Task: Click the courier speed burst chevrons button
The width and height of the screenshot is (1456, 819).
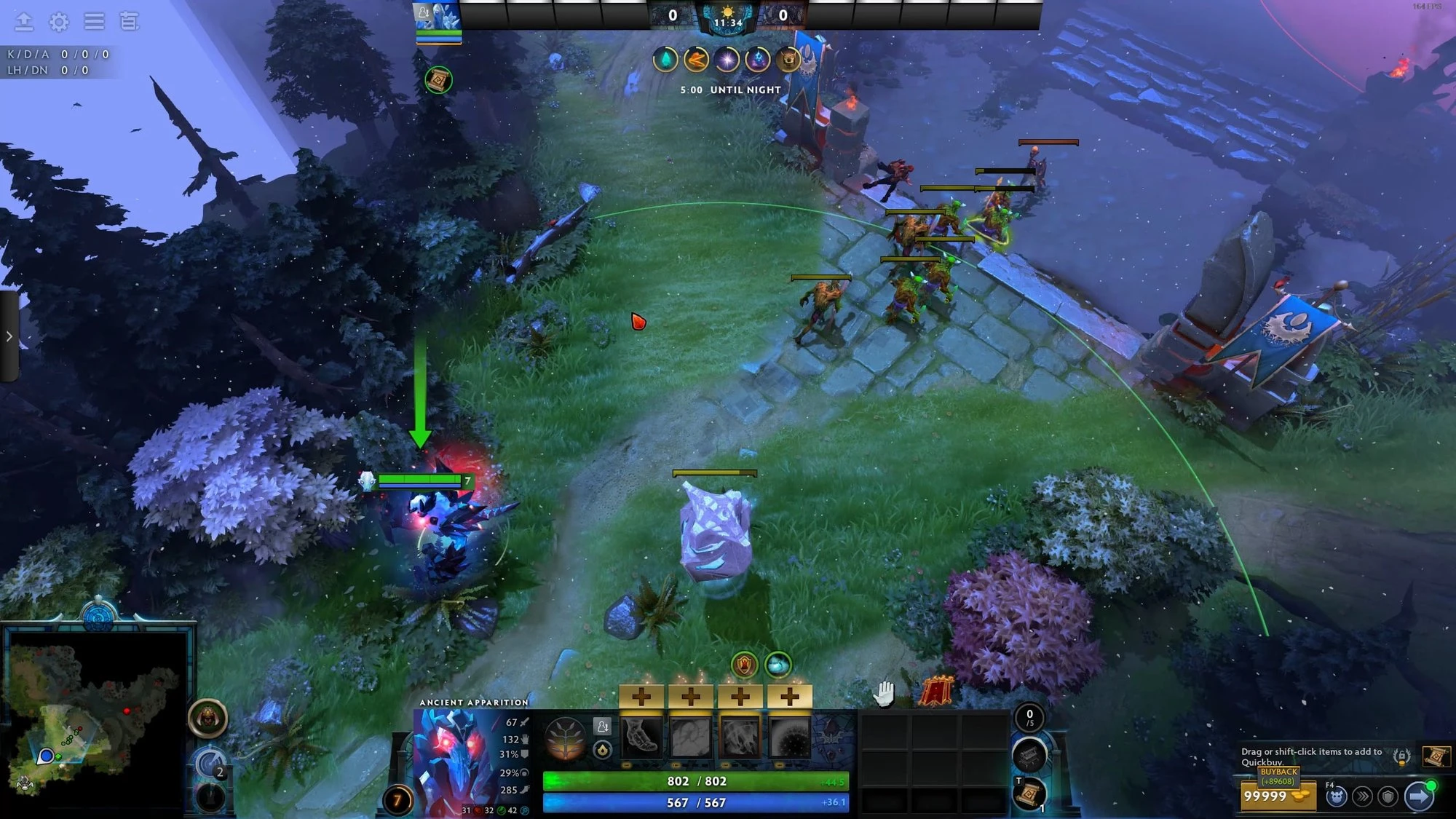Action: pos(1362,796)
